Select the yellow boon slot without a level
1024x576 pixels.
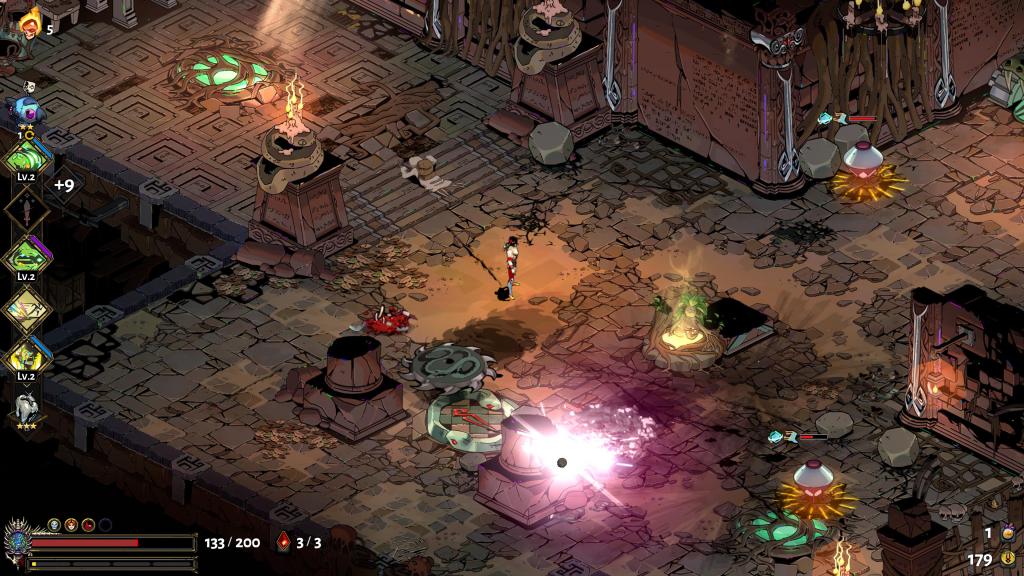(27, 309)
